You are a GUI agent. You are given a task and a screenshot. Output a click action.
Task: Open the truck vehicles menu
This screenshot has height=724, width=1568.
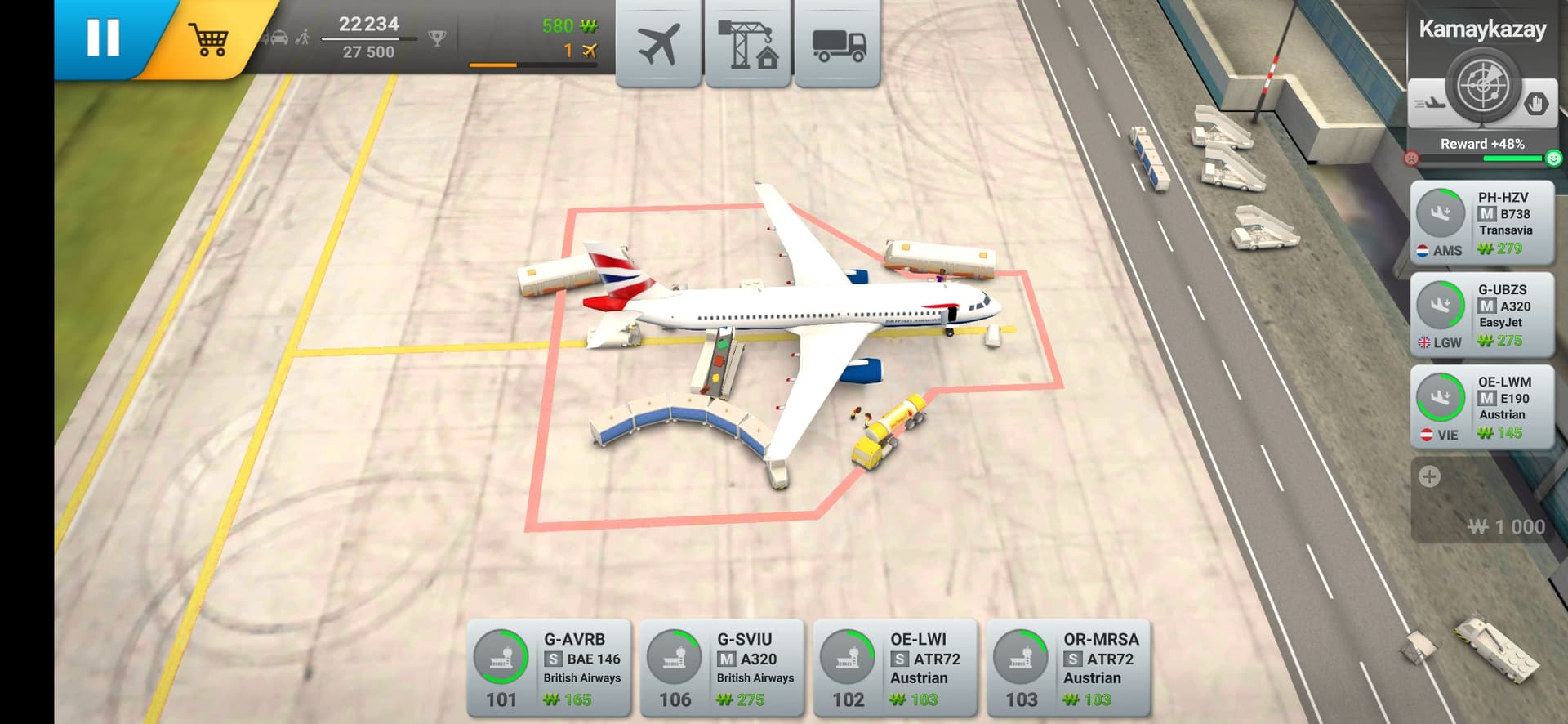[x=838, y=43]
